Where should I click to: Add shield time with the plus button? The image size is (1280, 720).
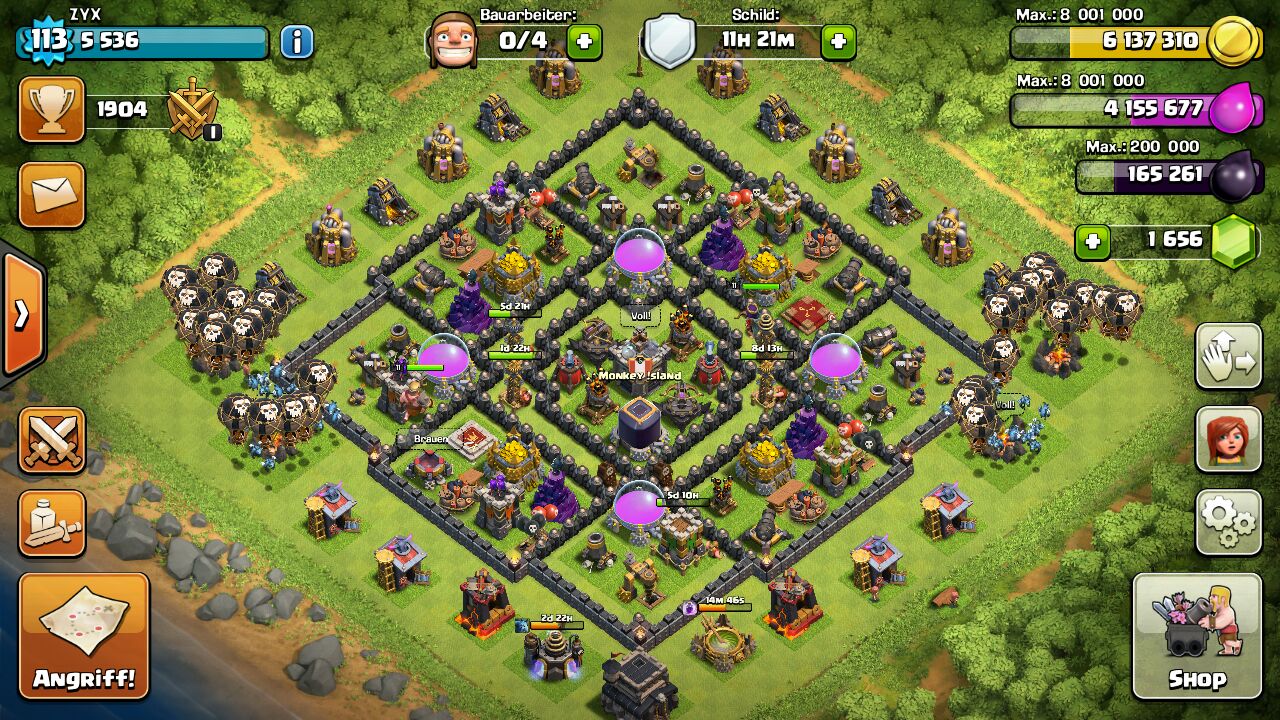[838, 42]
